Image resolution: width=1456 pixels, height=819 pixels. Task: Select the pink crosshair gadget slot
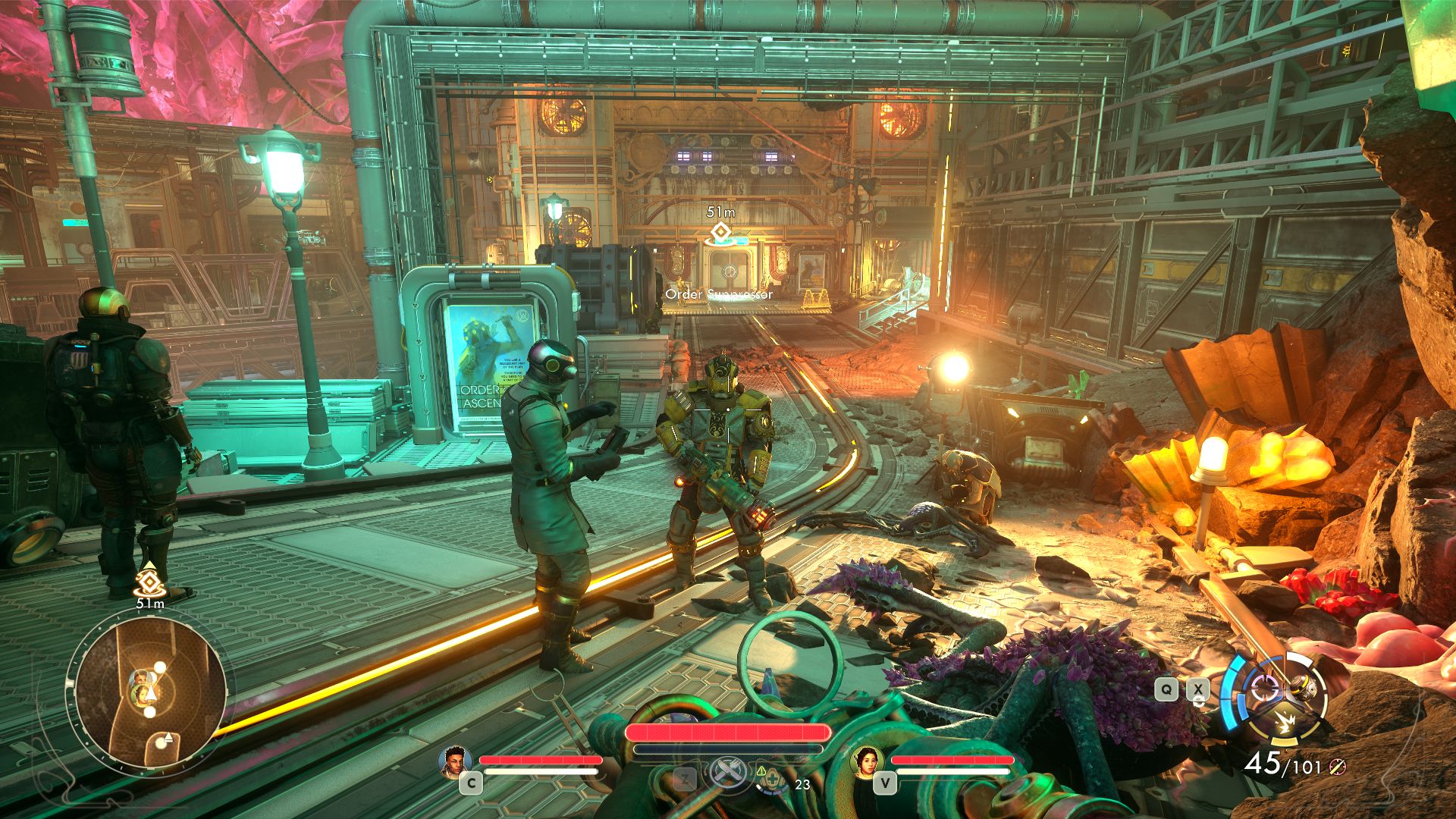1264,689
